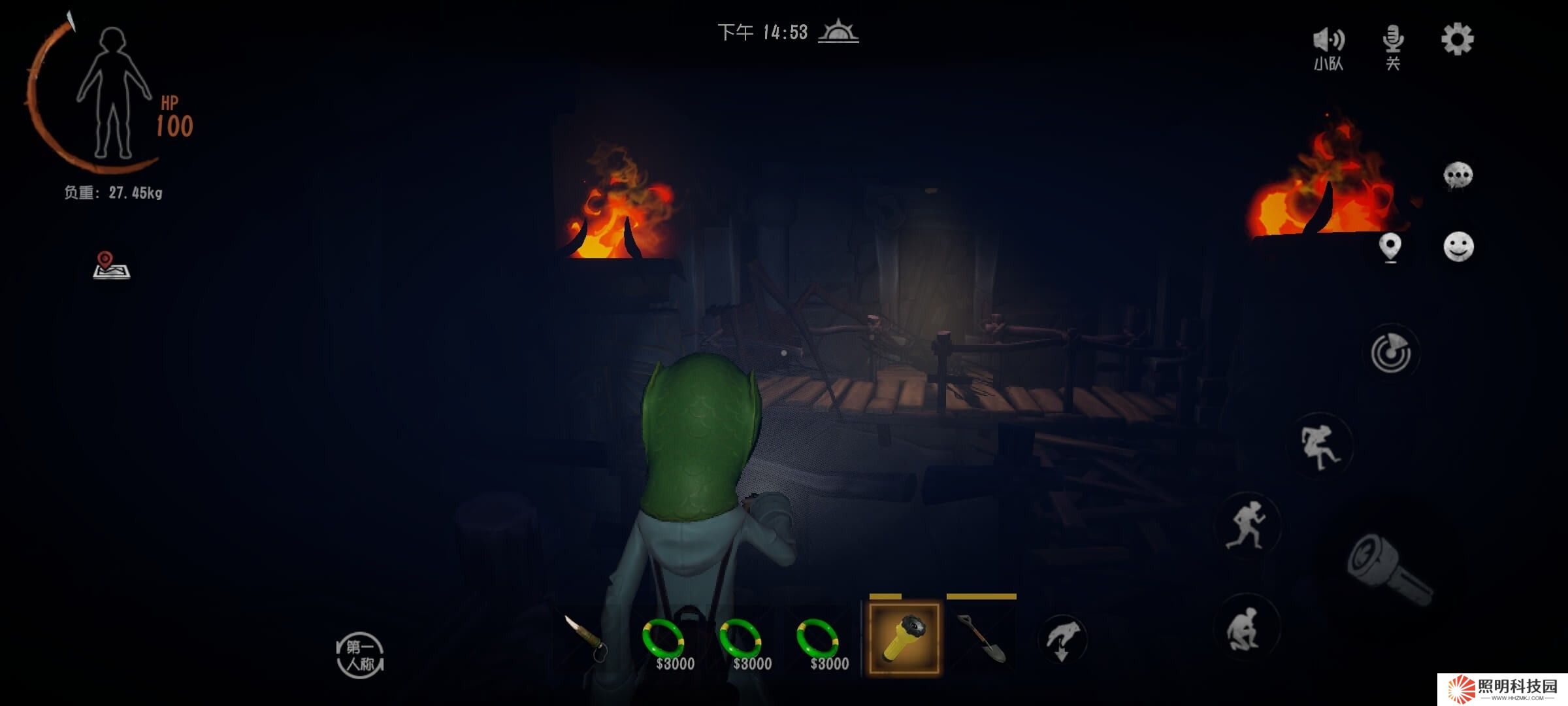Tap the kneeling figure crouch button
The width and height of the screenshot is (1568, 706).
1247,629
